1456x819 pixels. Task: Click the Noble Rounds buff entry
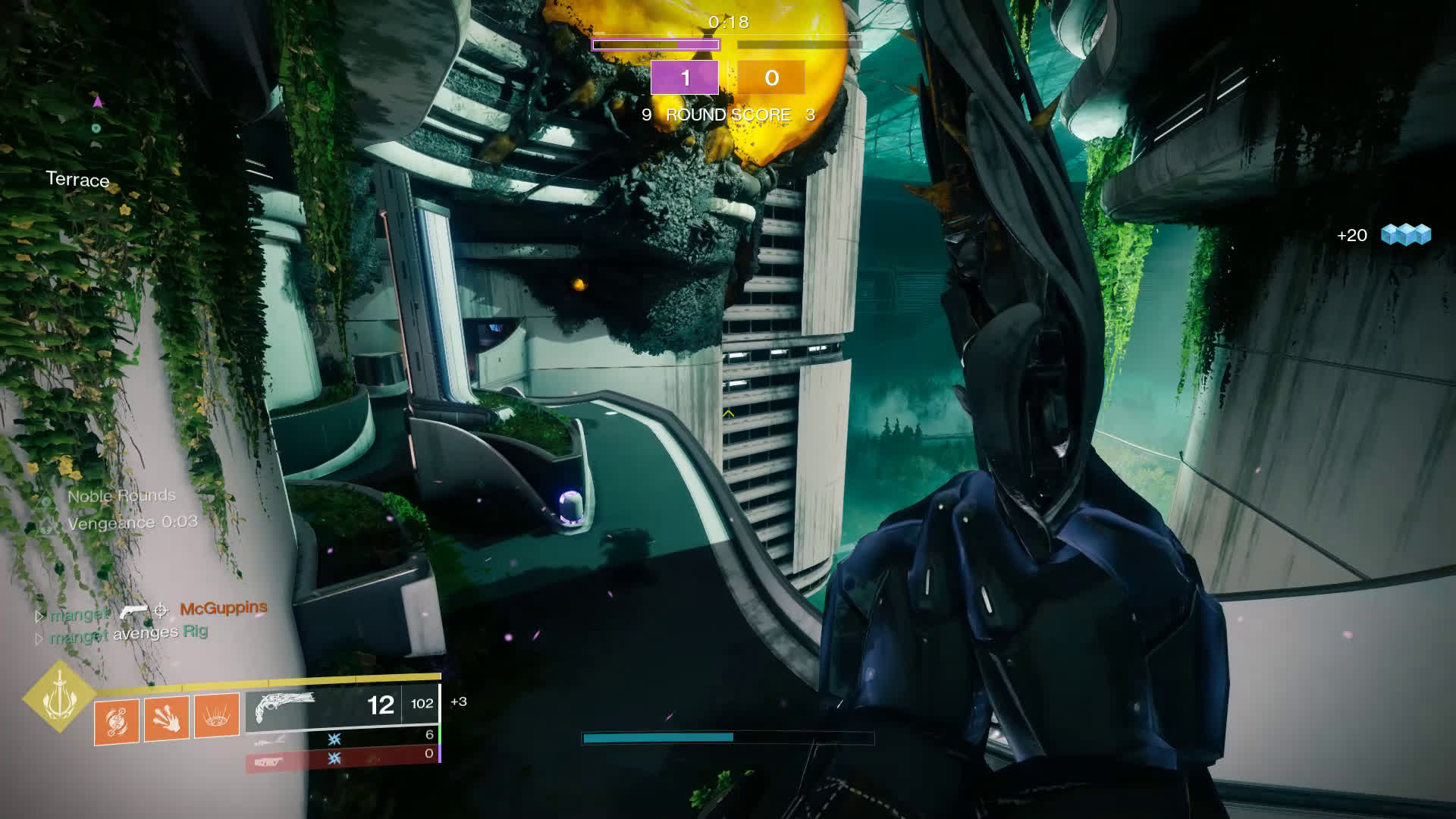pos(121,496)
